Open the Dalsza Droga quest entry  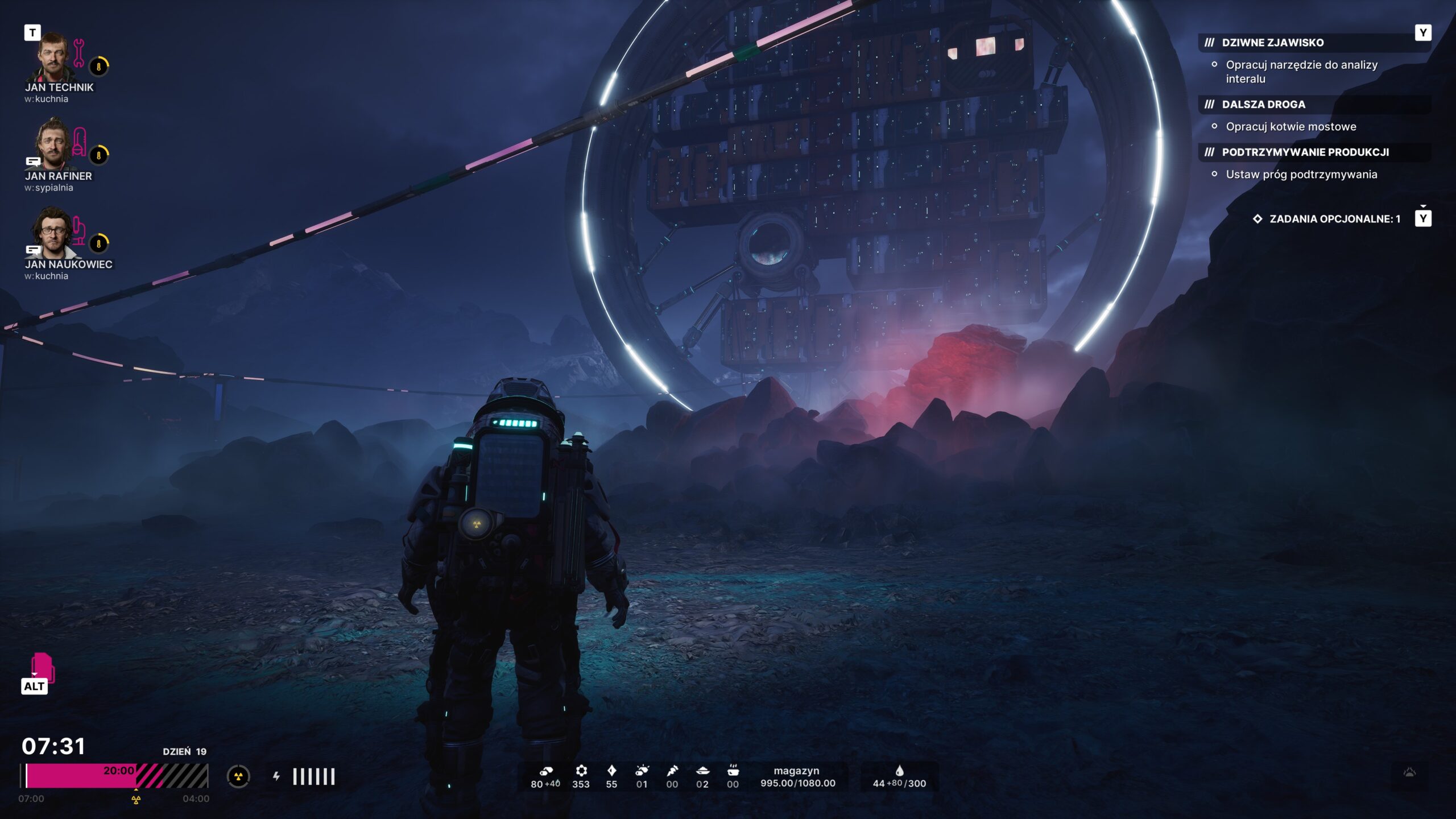1263,105
